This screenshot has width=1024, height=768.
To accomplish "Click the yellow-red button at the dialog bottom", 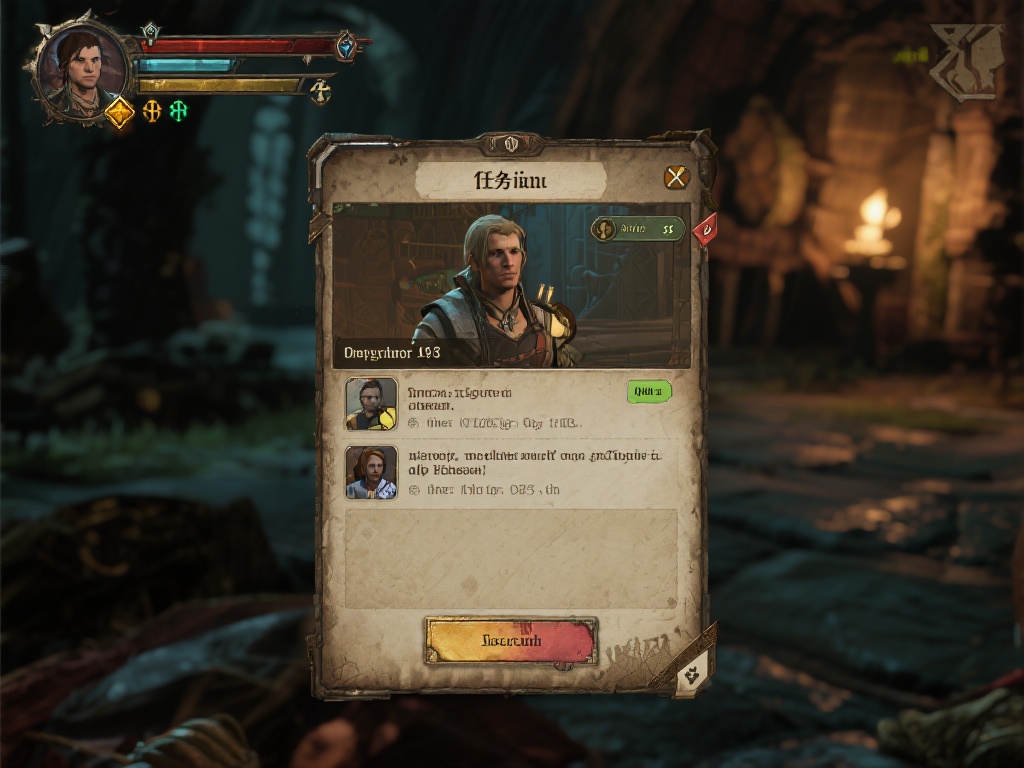I will [511, 640].
